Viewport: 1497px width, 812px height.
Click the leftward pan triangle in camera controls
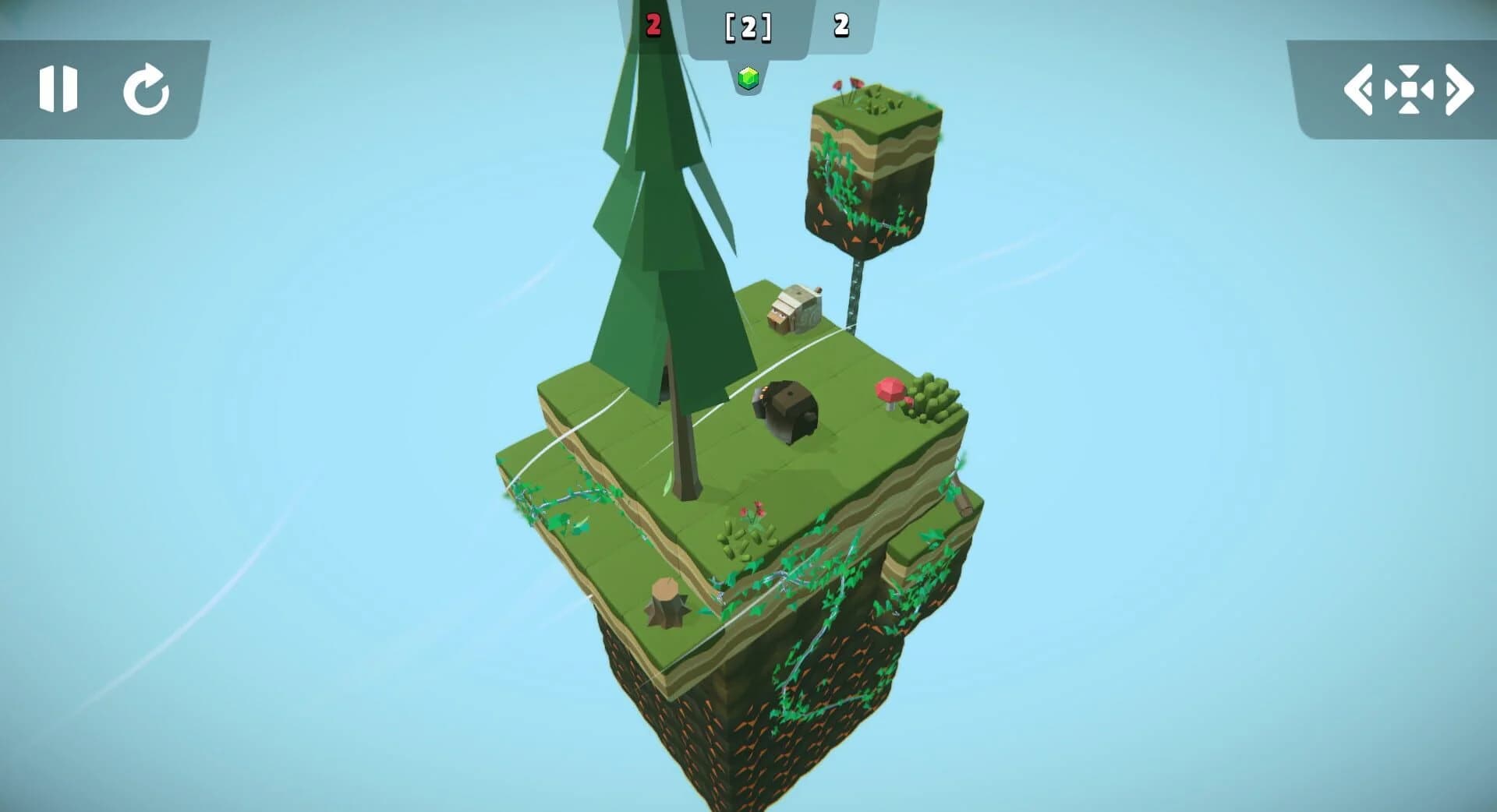[x=1391, y=89]
